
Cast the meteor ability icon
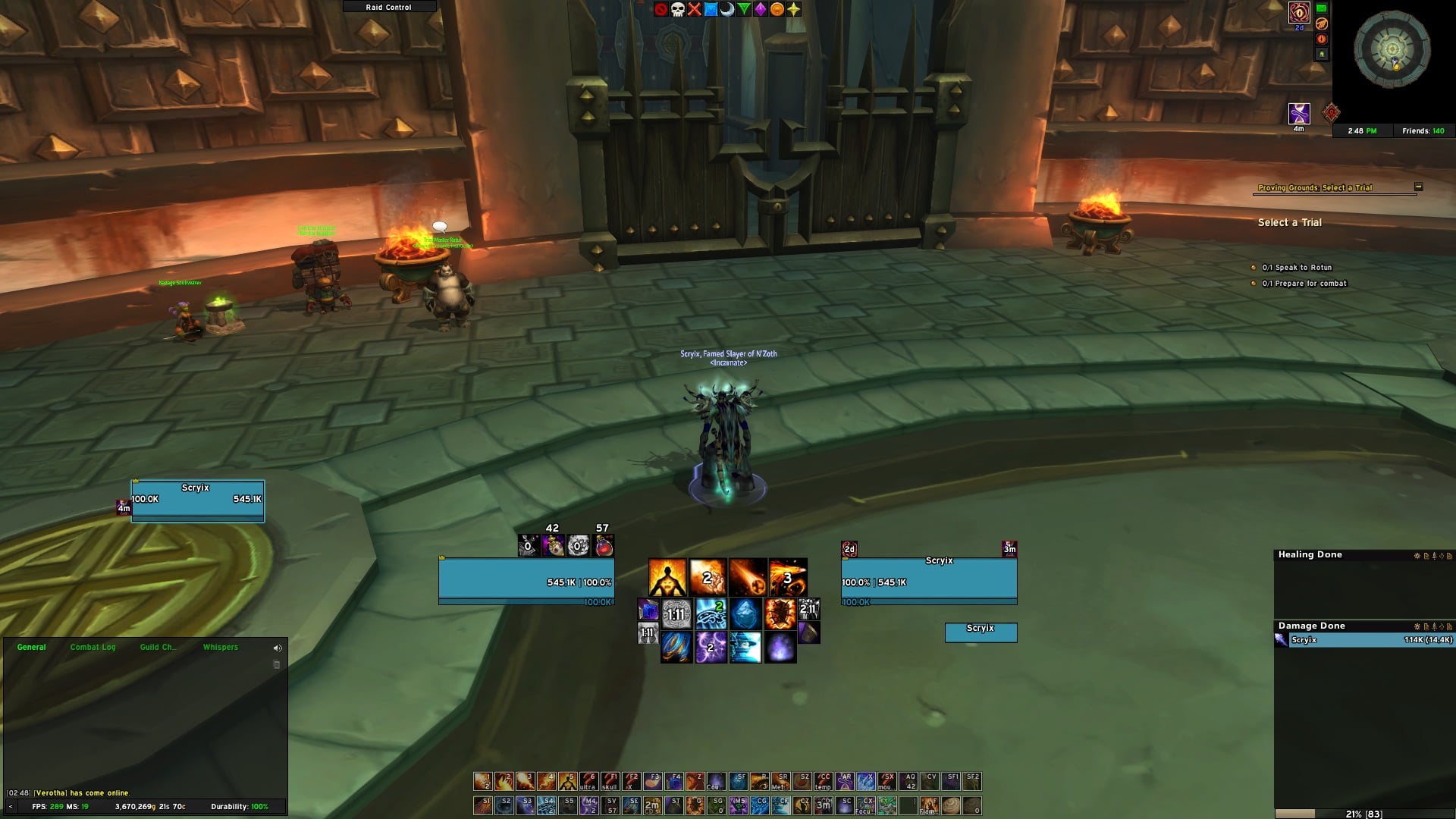click(748, 578)
